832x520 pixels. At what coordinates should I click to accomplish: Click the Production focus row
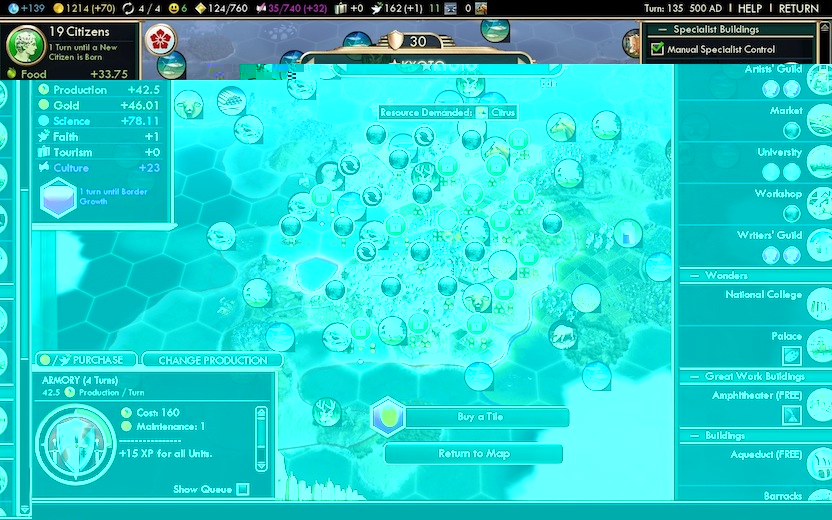pyautogui.click(x=79, y=90)
